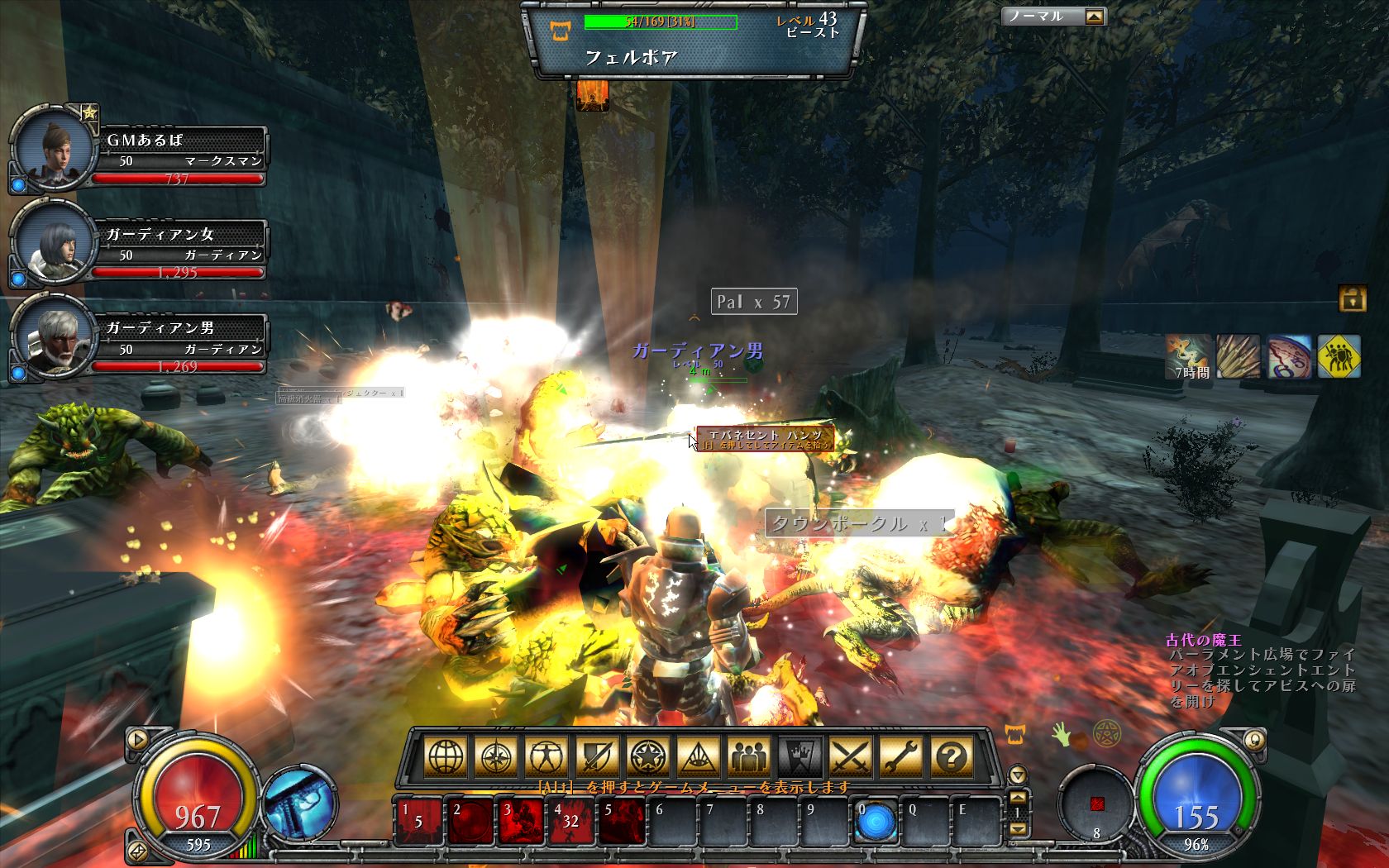The height and width of the screenshot is (868, 1389).
Task: Activate the blue portal in slot 0
Action: point(875,822)
